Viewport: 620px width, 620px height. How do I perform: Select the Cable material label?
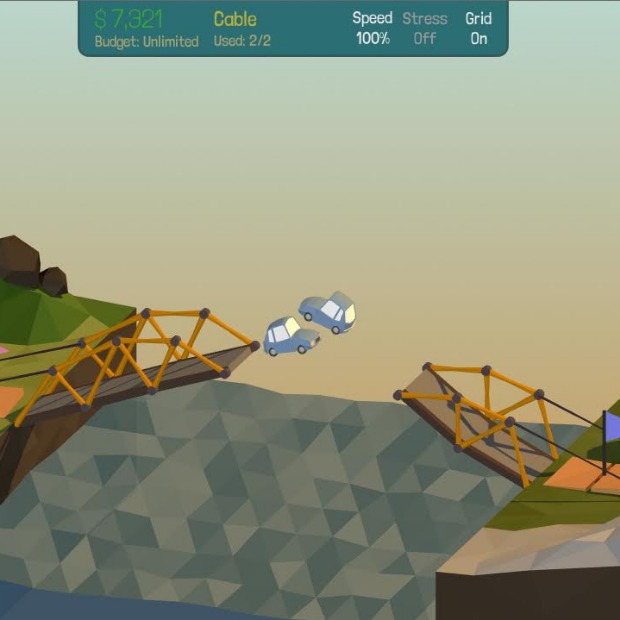click(x=235, y=19)
